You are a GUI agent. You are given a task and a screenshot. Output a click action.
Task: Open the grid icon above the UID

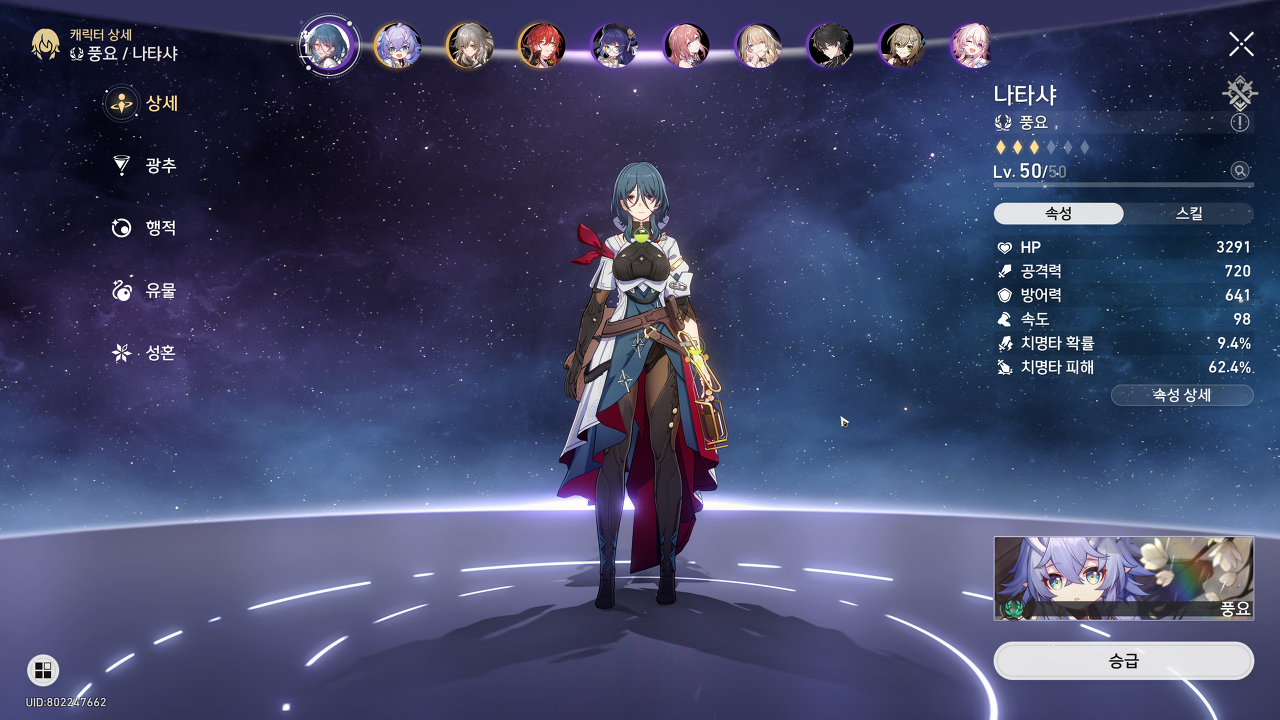pyautogui.click(x=43, y=670)
